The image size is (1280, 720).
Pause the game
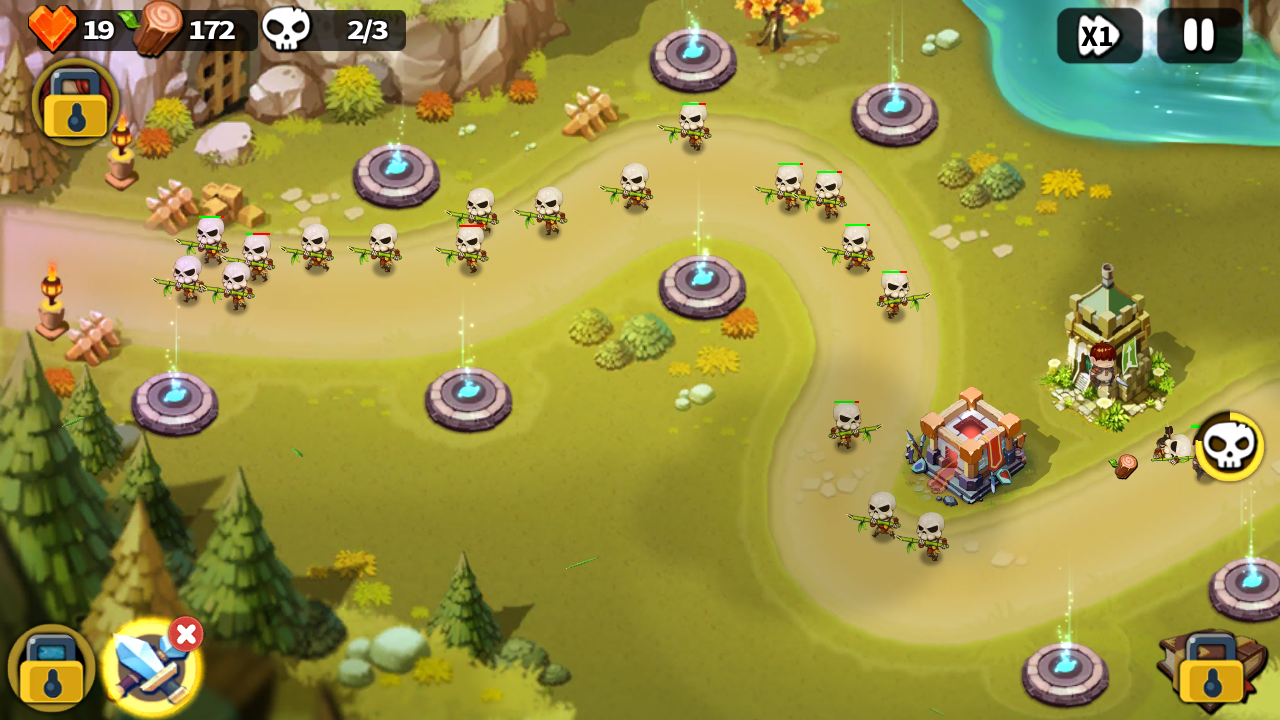coord(1199,36)
